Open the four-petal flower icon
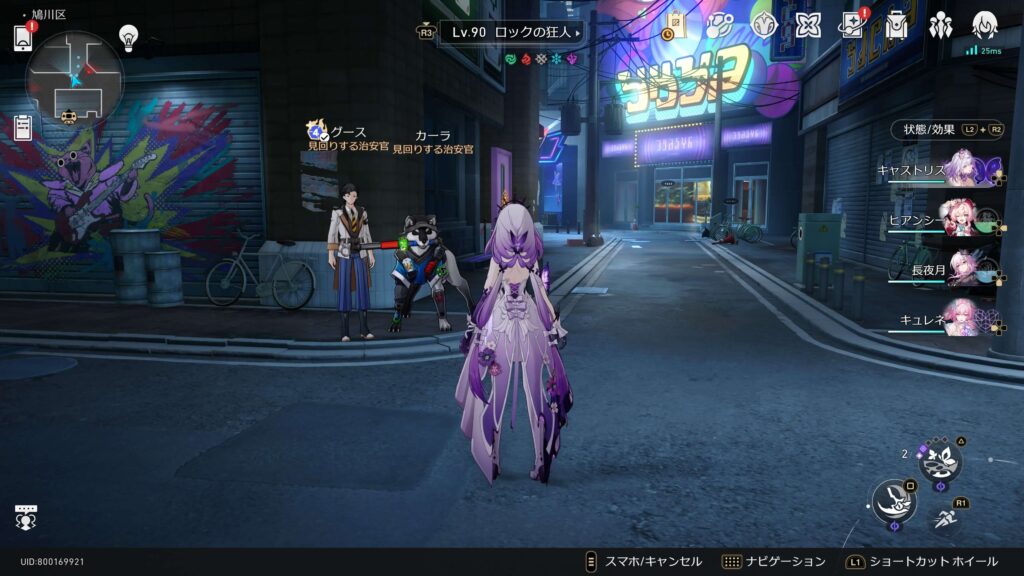This screenshot has height=576, width=1024. click(808, 25)
